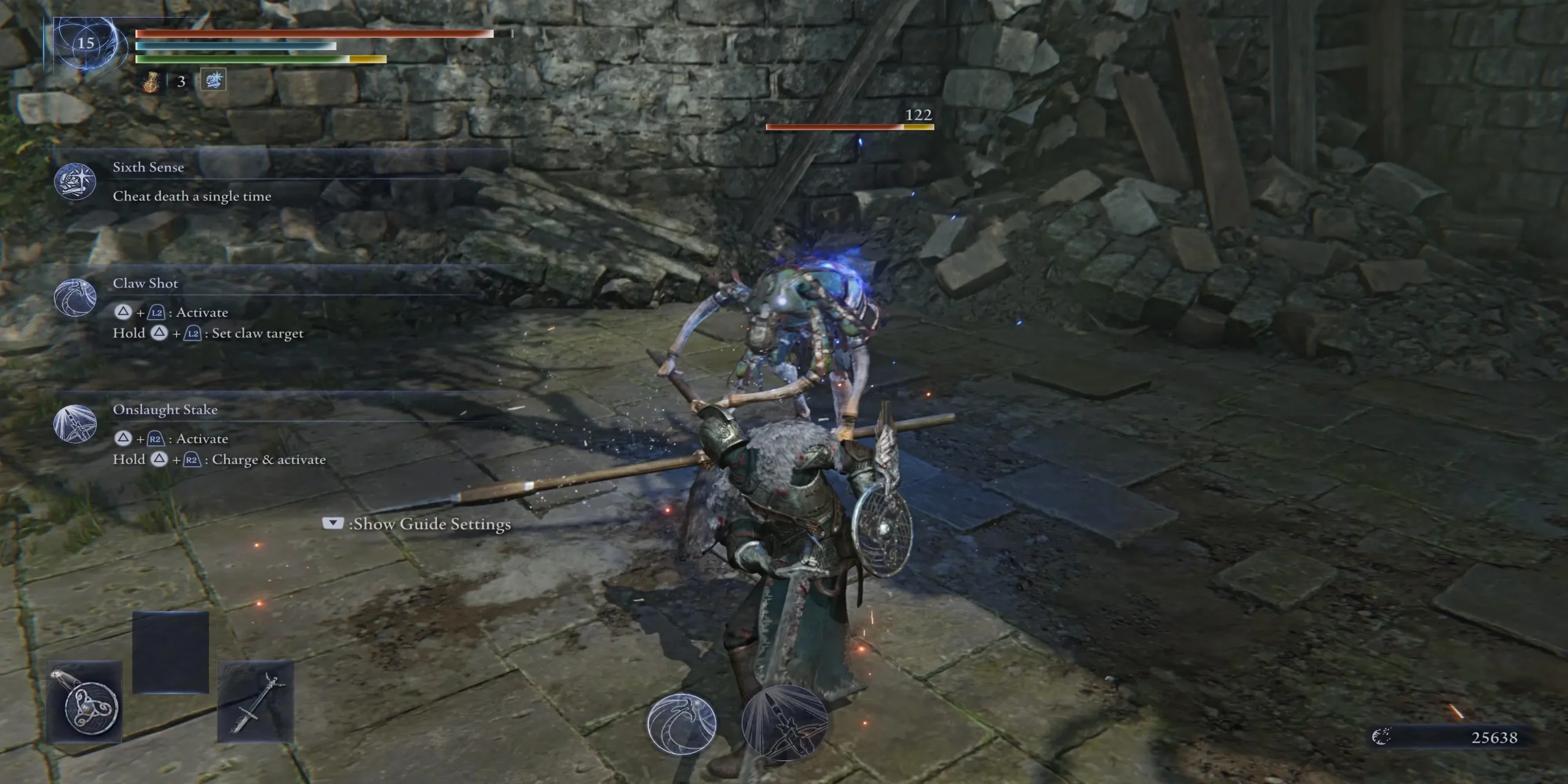Activate the round Onslaught Stake skill at bottom center
The image size is (1568, 784).
785,725
